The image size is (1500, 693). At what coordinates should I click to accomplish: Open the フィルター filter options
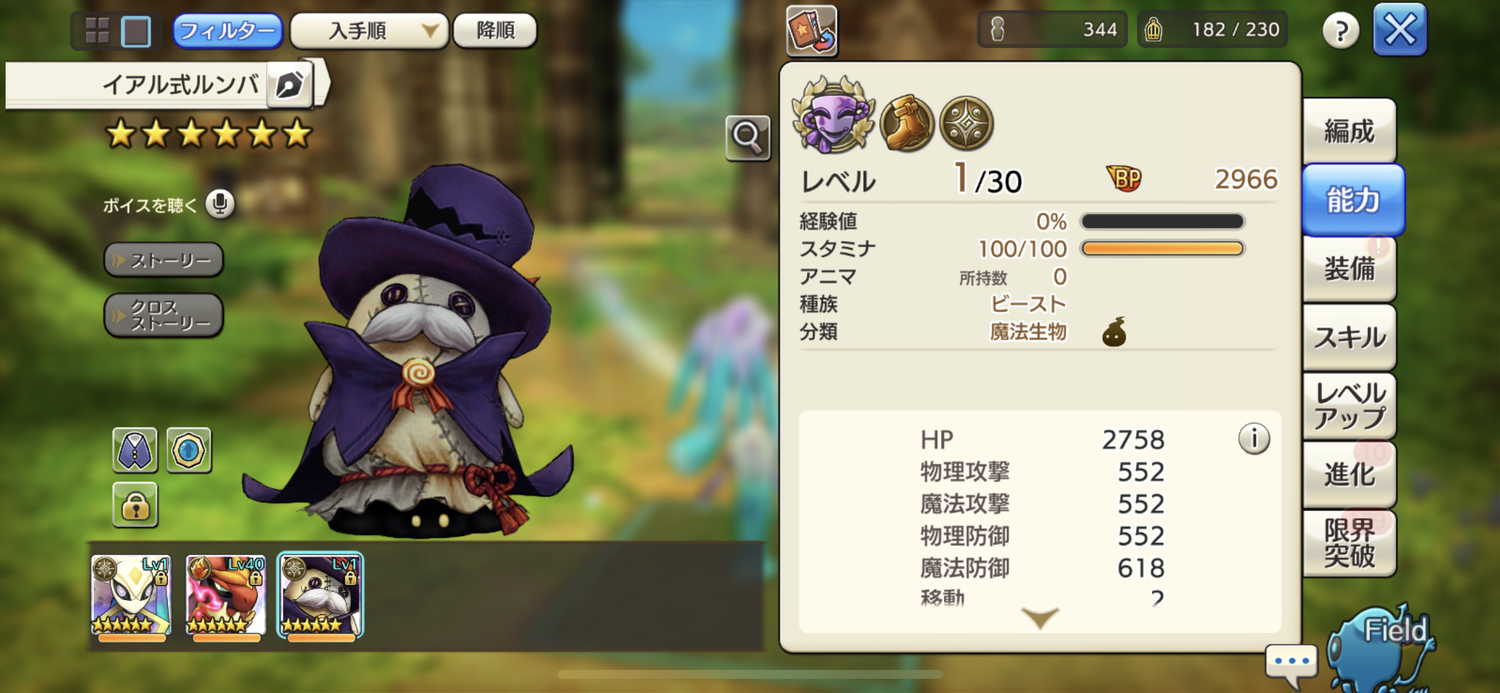pos(227,31)
